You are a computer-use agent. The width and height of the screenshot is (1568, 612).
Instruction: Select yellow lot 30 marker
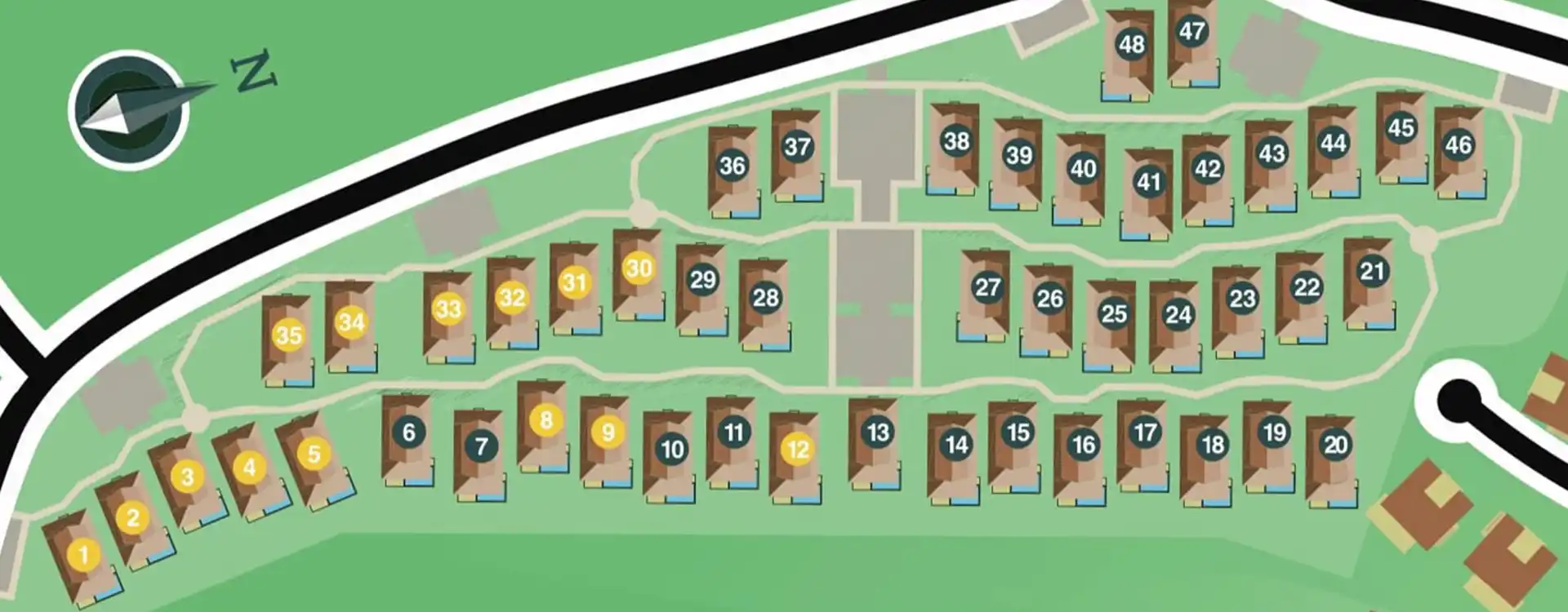click(x=639, y=268)
